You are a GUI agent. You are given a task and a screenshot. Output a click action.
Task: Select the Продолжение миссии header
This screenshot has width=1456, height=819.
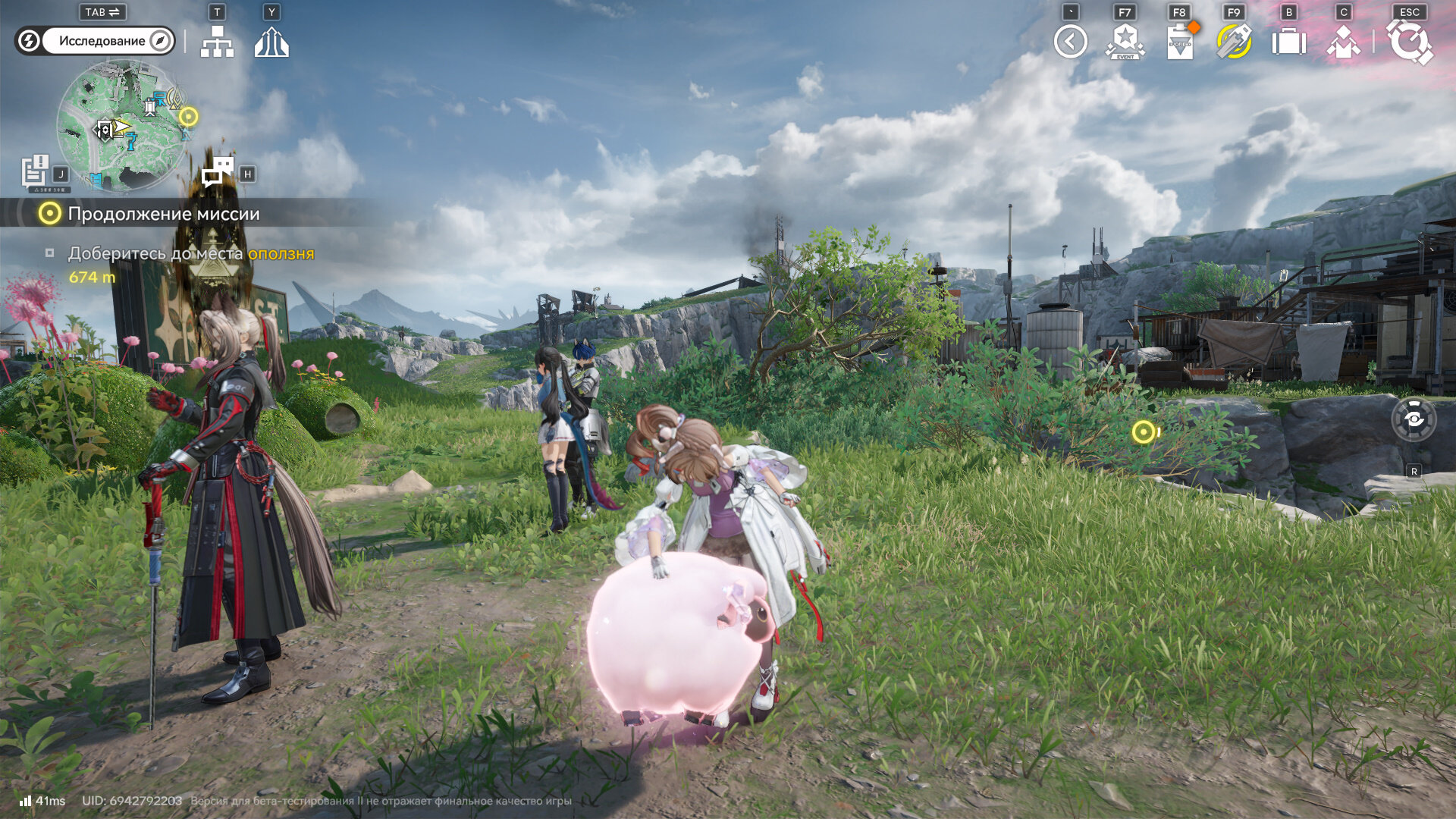tap(163, 214)
